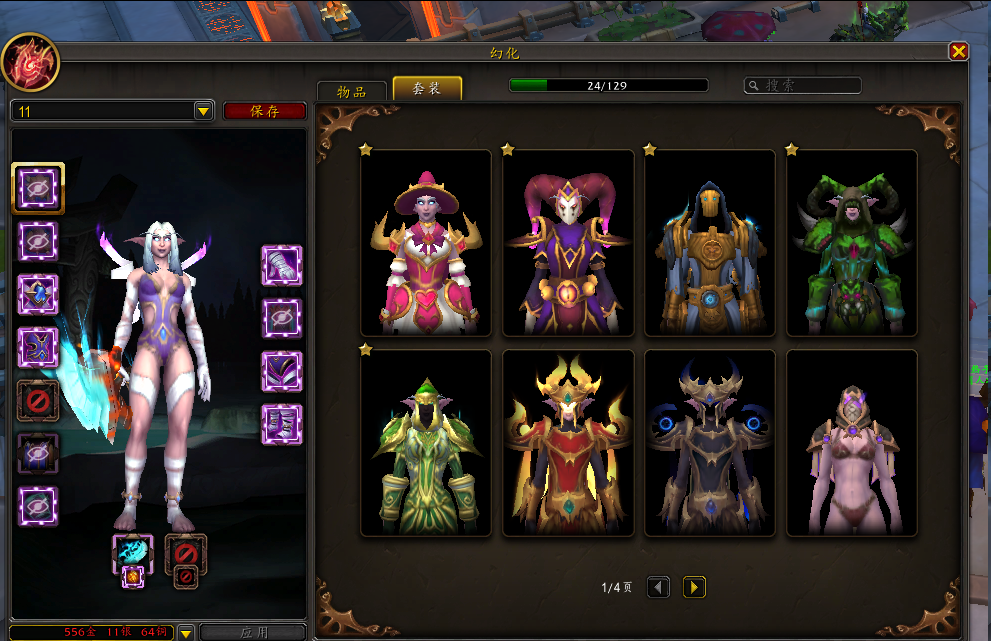Apply transmog with the 应用 button
This screenshot has height=641, width=991.
253,632
